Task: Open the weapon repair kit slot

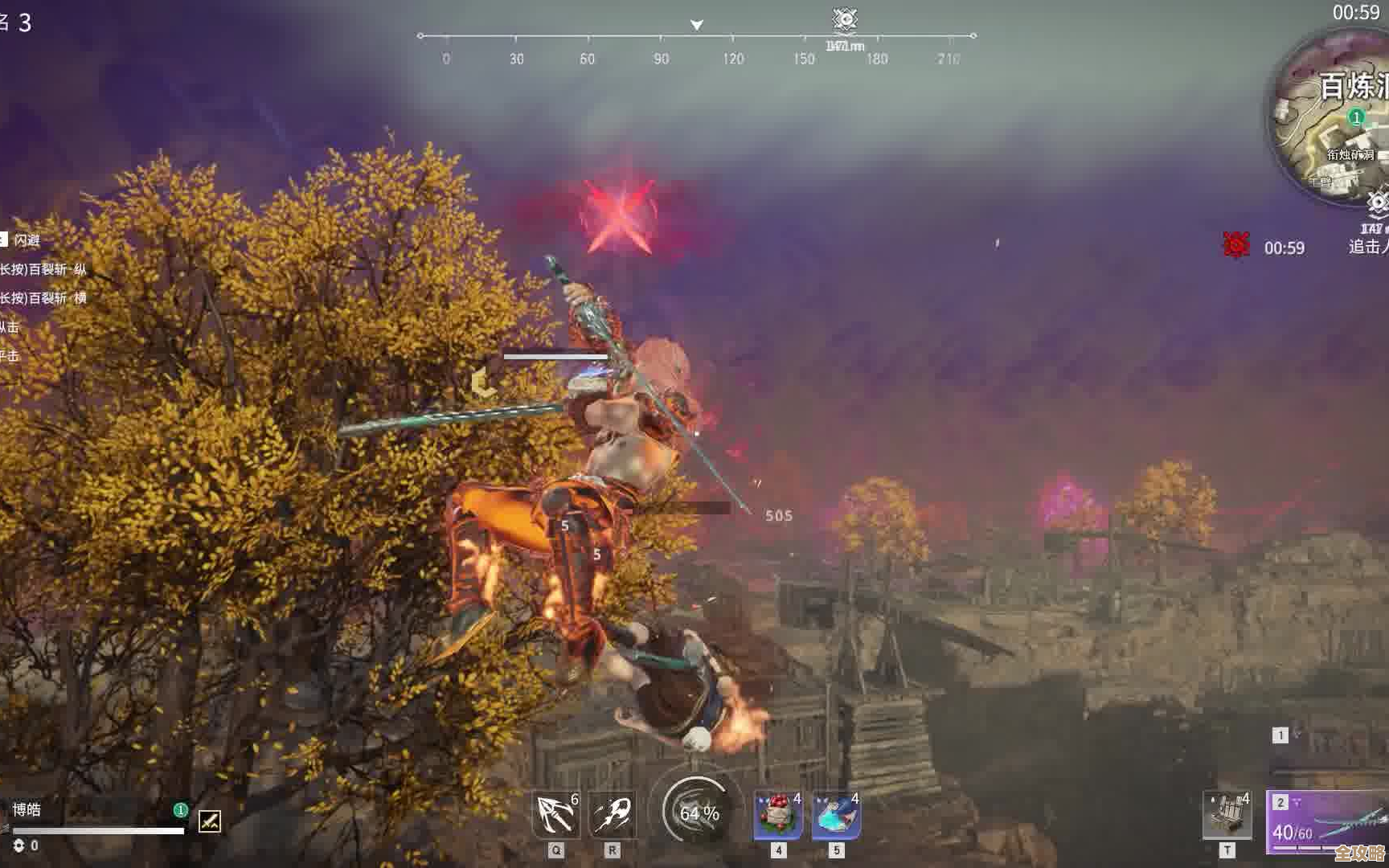Action: (1227, 815)
